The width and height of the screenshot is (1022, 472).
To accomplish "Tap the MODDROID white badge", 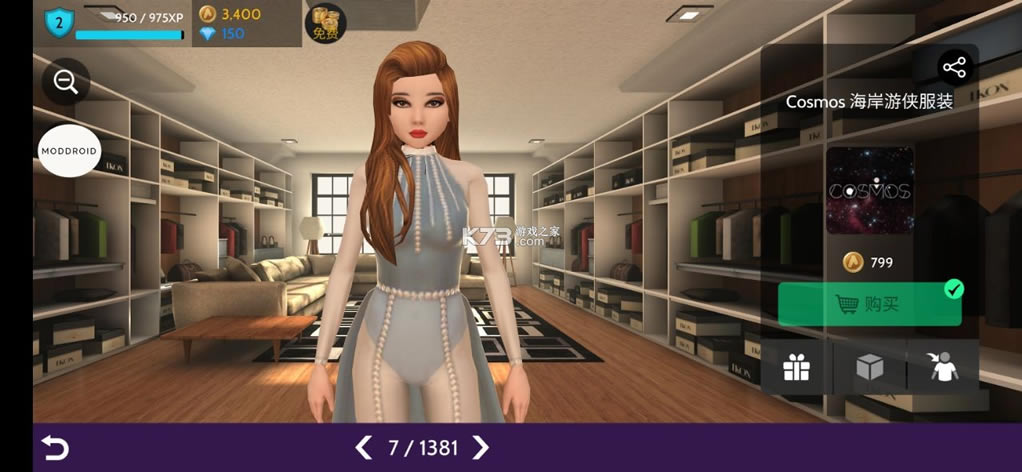I will tap(70, 151).
